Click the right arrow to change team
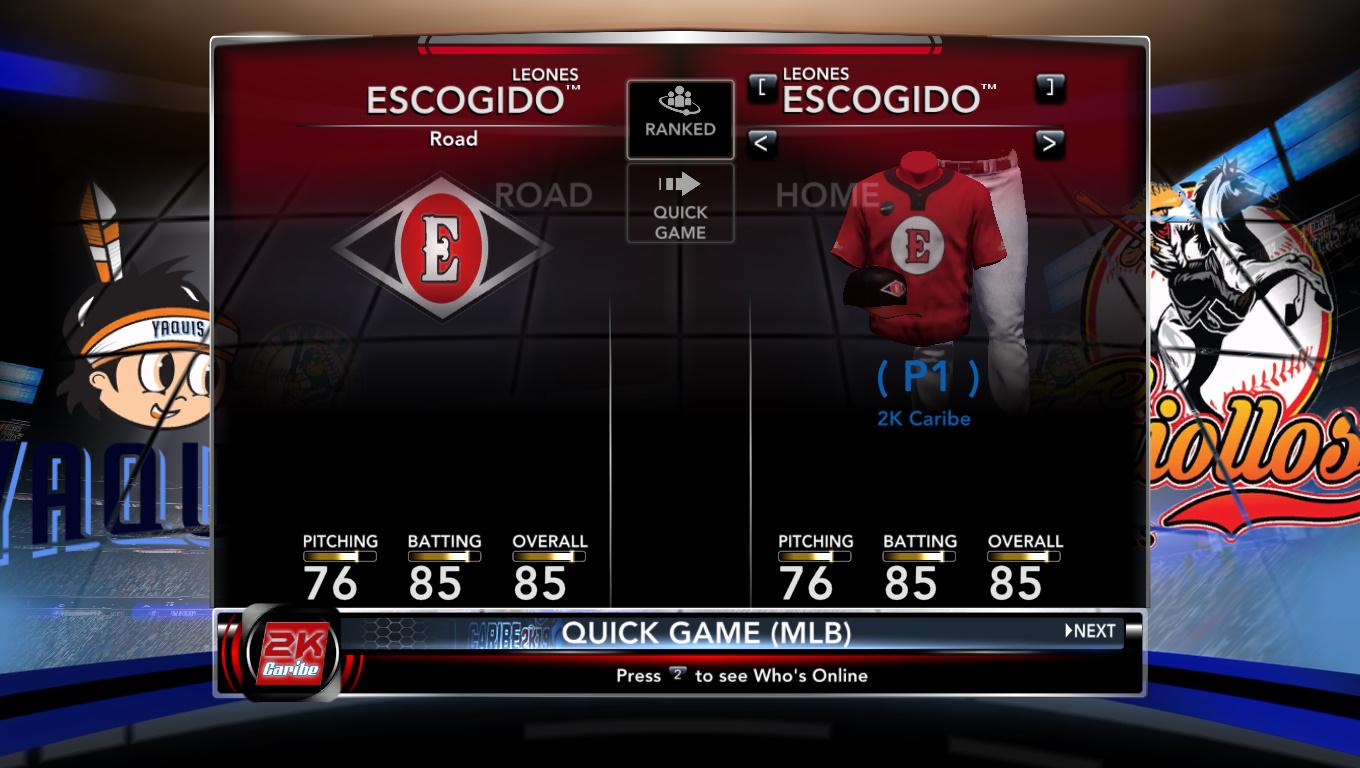 (x=1048, y=143)
